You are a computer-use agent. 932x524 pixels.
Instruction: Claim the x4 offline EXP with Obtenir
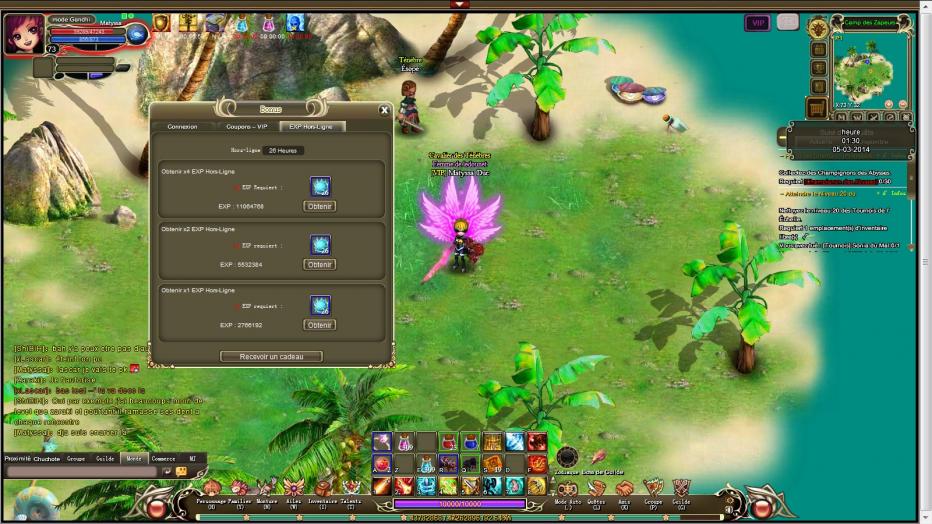(x=319, y=206)
